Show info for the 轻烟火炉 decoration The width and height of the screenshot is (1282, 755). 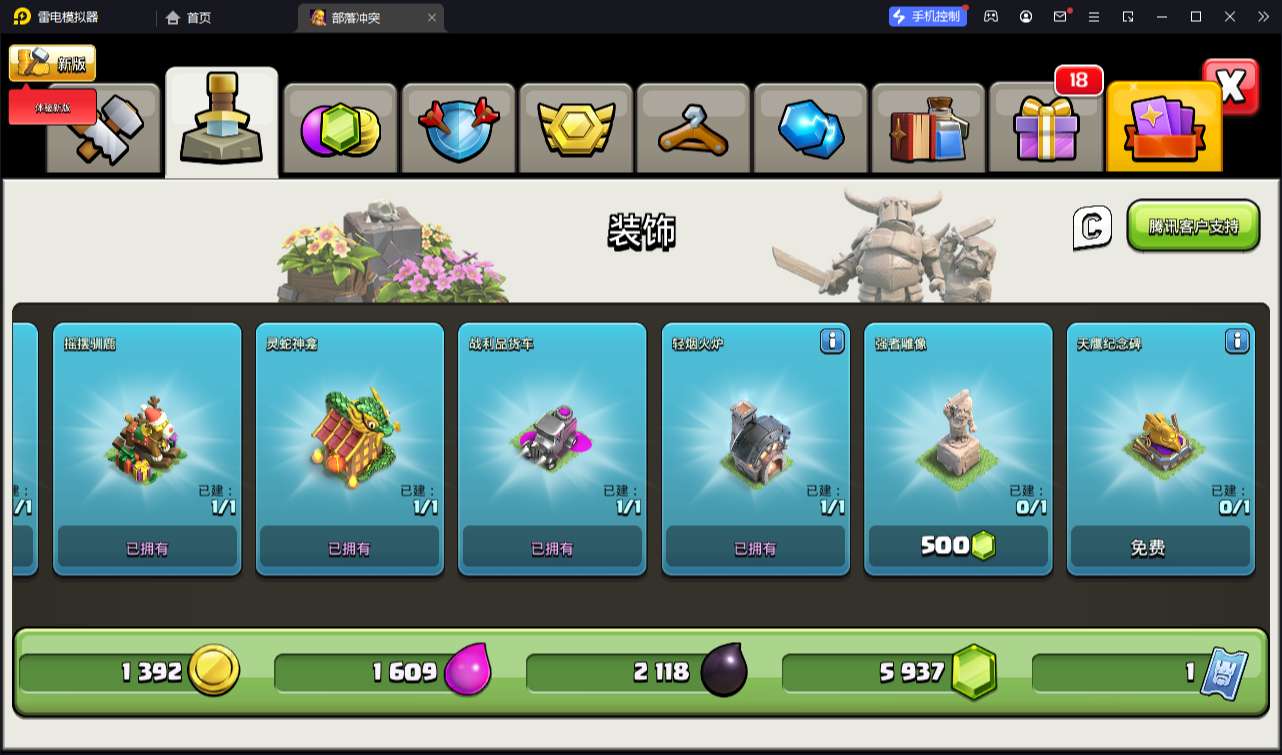point(832,342)
